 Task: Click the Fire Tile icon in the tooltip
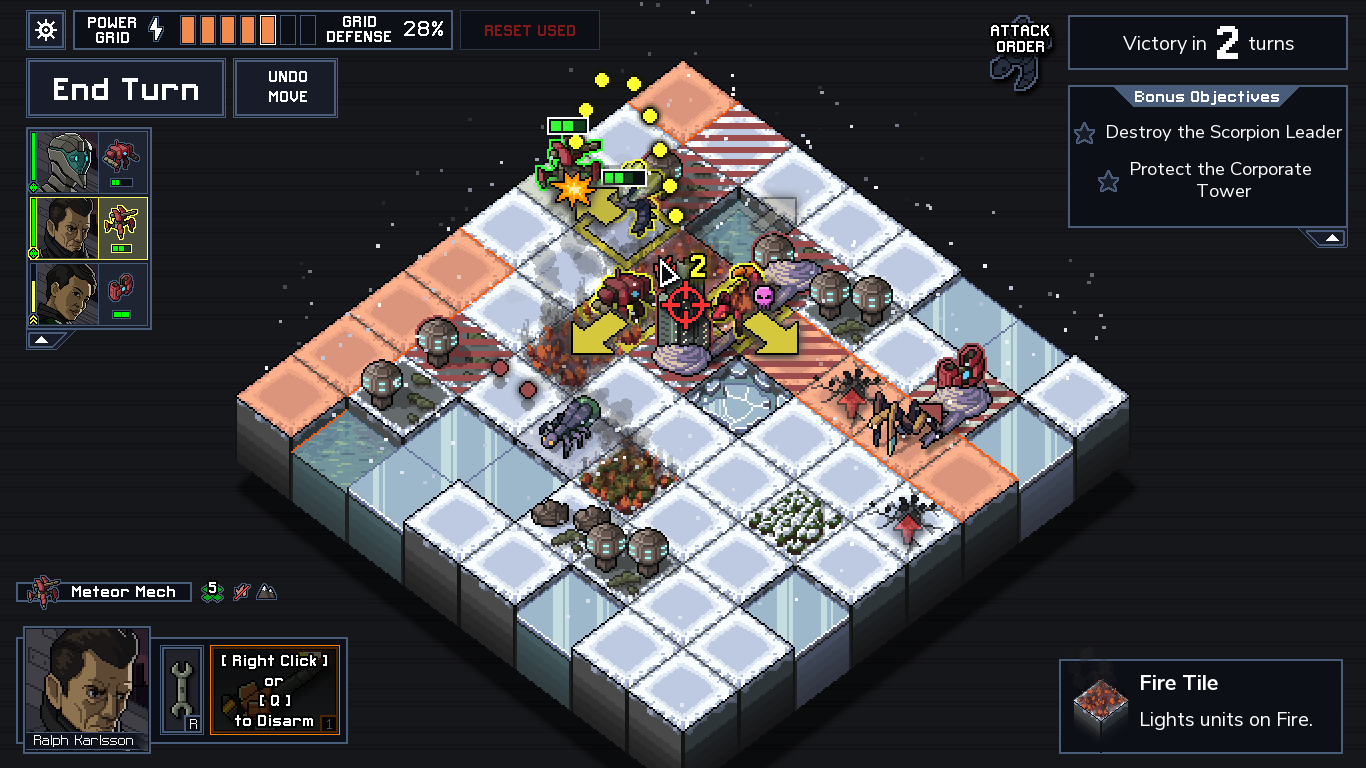click(x=1098, y=705)
